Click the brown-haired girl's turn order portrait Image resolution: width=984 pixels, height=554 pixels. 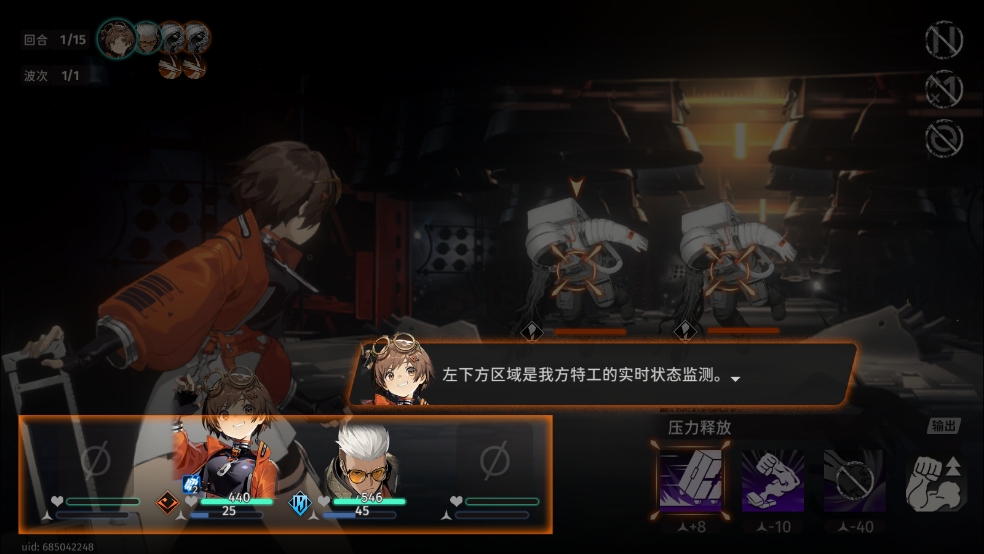point(118,39)
